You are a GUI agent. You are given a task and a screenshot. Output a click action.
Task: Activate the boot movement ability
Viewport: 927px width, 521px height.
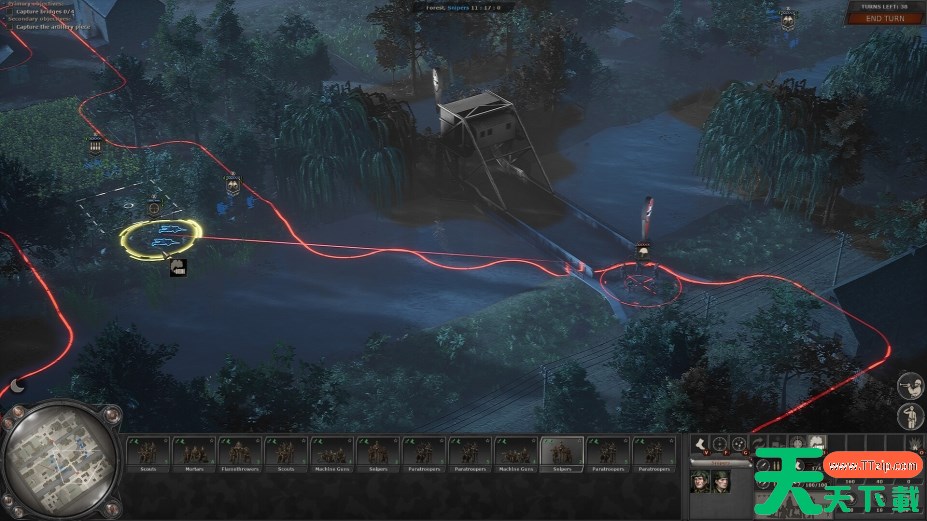point(699,443)
